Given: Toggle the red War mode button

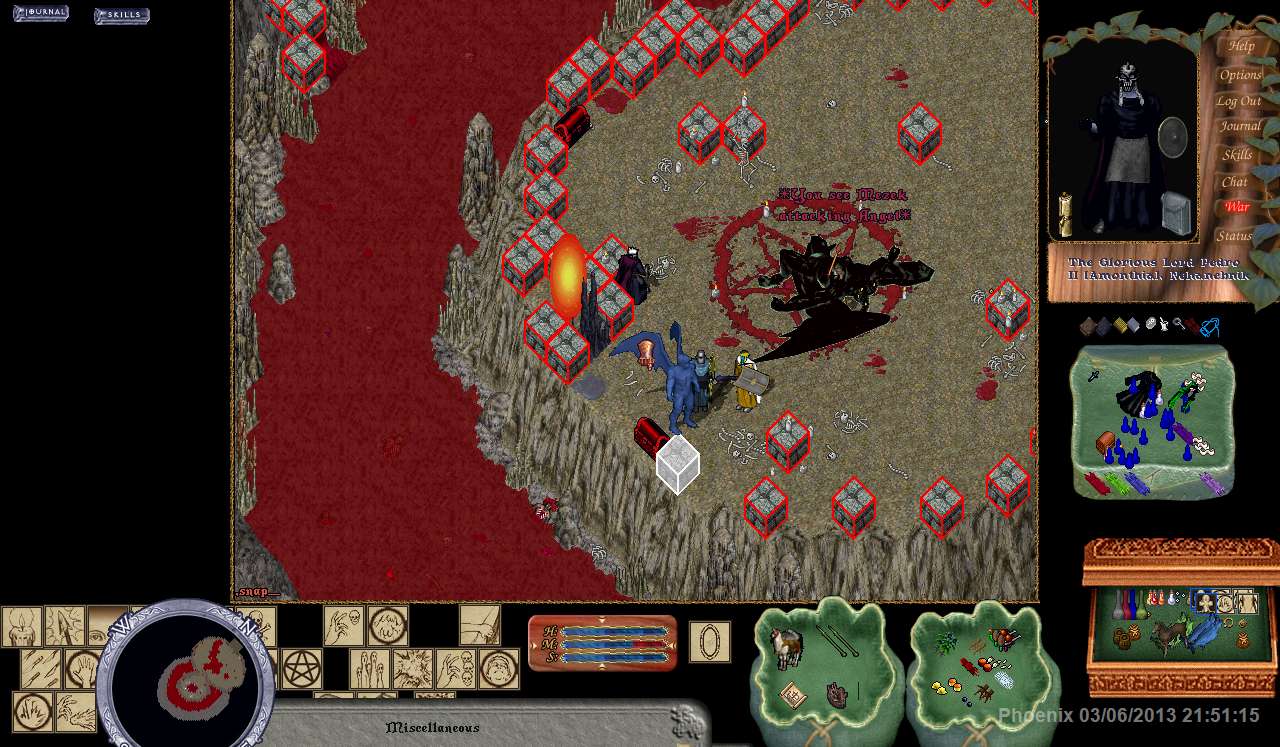Looking at the screenshot, I should (1237, 207).
